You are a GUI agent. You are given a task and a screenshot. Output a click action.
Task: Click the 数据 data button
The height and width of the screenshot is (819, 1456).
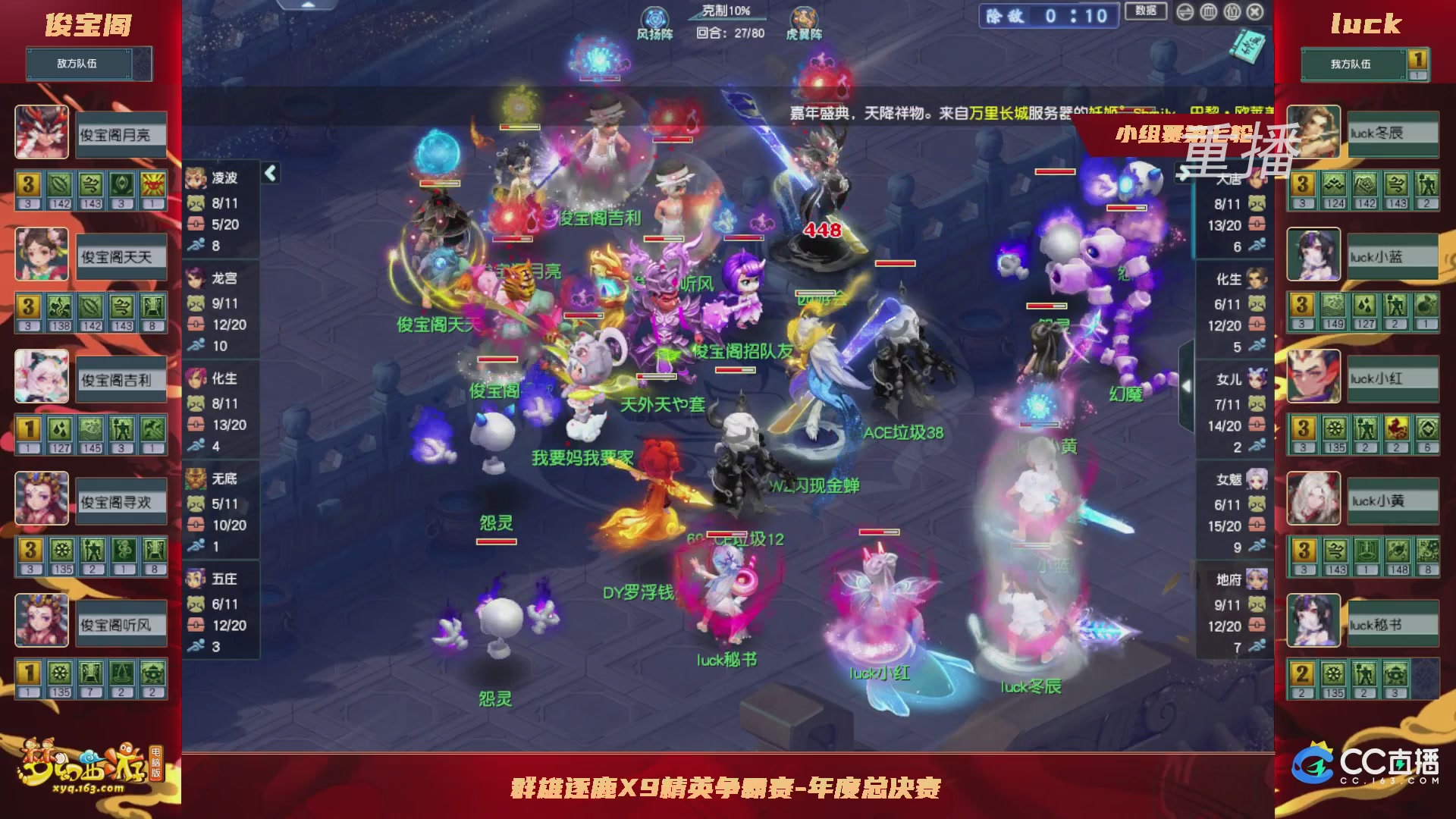pyautogui.click(x=1145, y=11)
